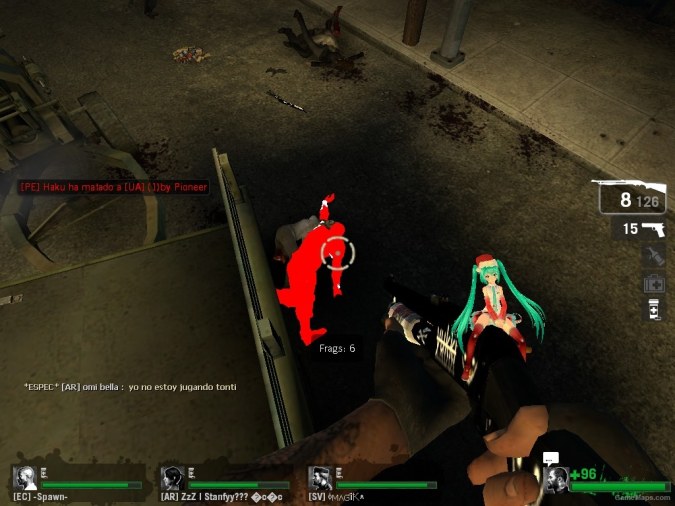Click the Haku kill feed notification
Viewport: 675px width, 506px height.
coord(113,188)
